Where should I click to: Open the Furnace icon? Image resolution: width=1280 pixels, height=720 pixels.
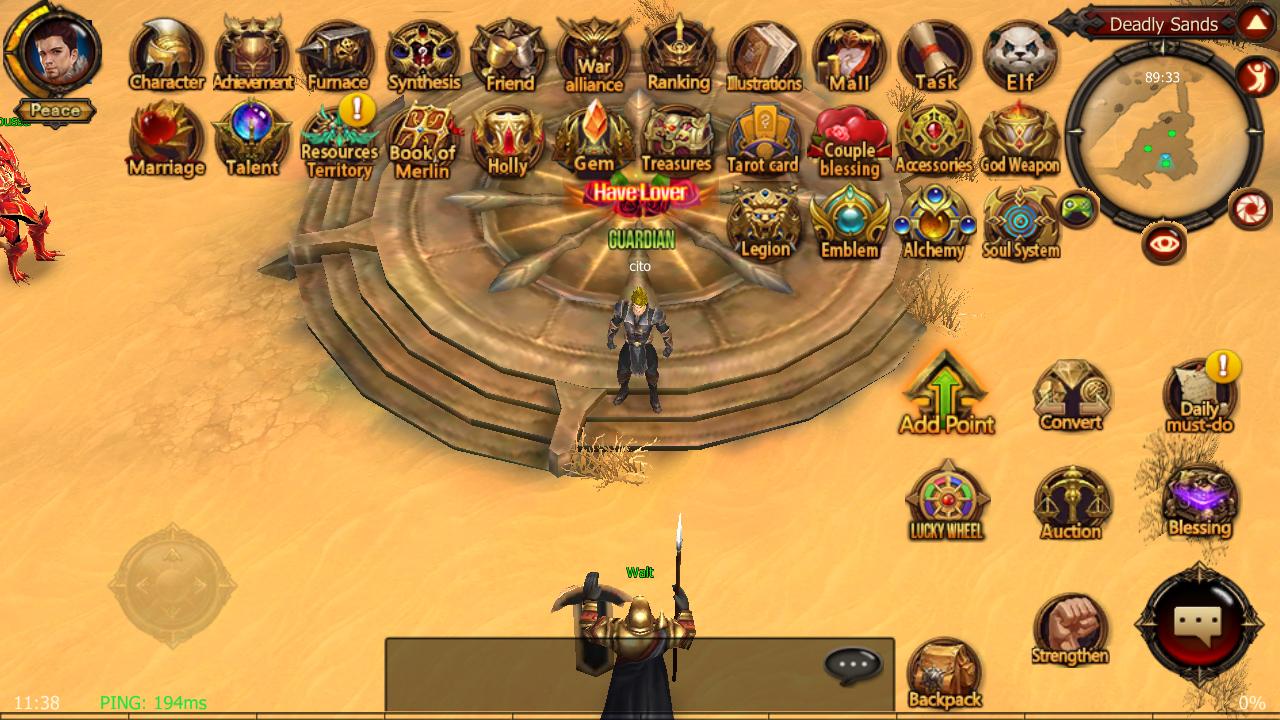[x=337, y=56]
